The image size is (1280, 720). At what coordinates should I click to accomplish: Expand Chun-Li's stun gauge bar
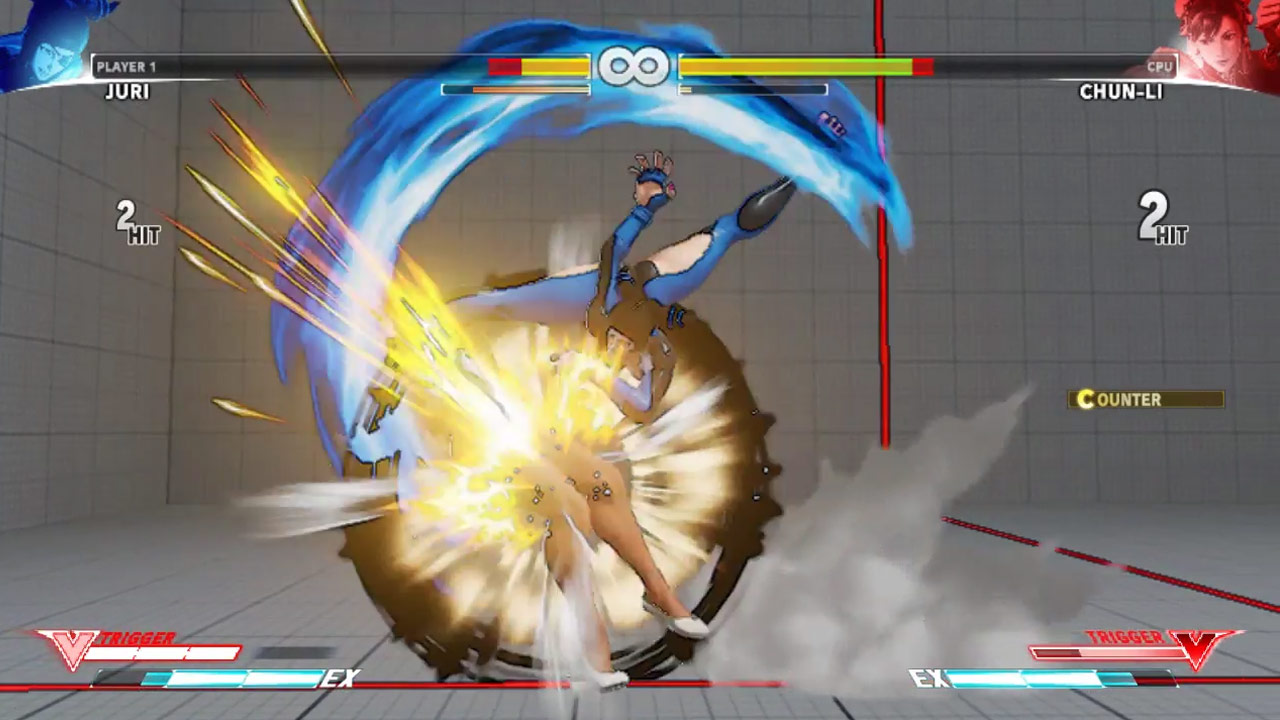pos(753,89)
